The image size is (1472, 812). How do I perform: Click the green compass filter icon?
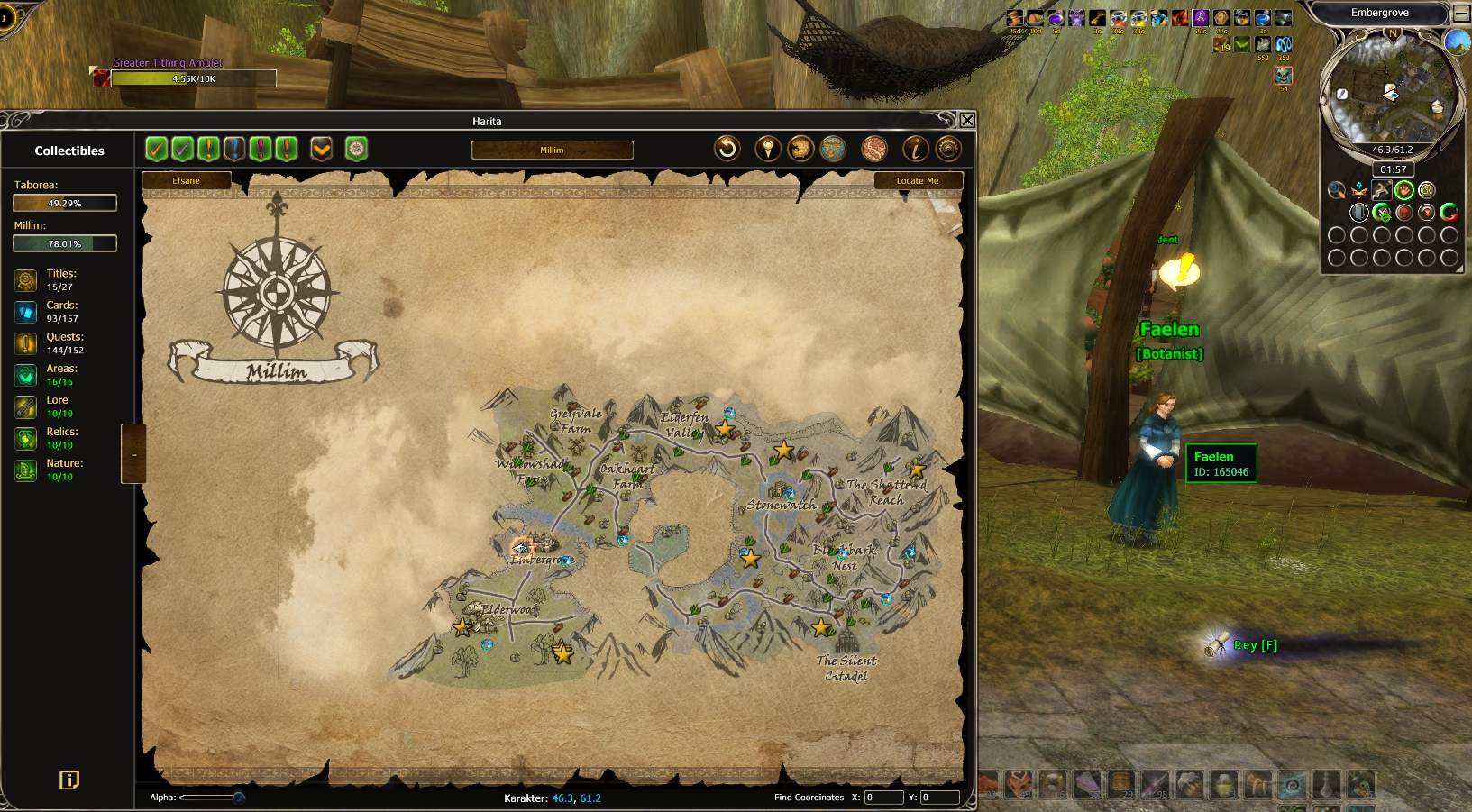[356, 149]
